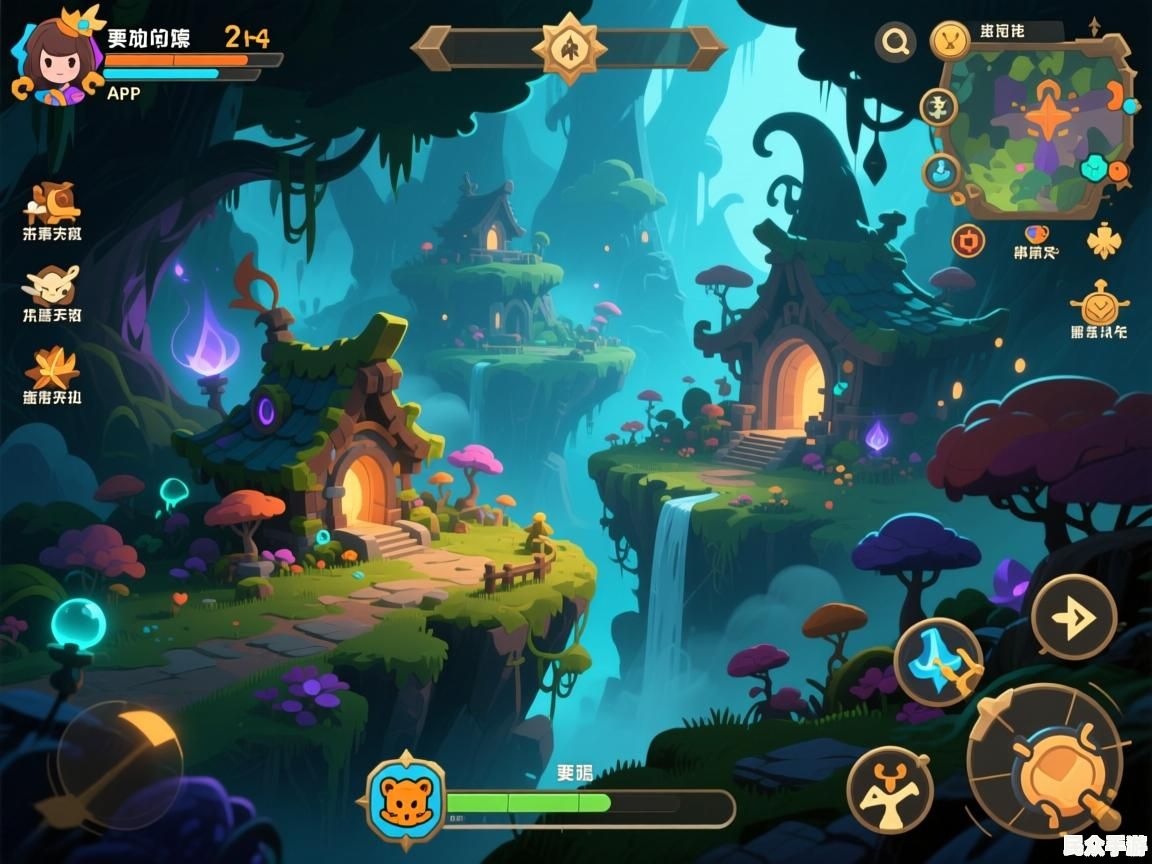
Task: Select the wooden chest menu icon
Action: click(52, 204)
